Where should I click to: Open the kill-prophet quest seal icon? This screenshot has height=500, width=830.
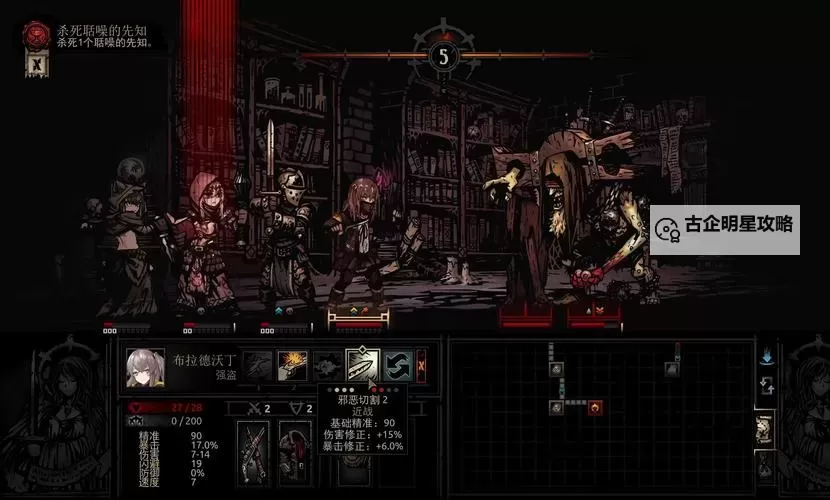37,35
